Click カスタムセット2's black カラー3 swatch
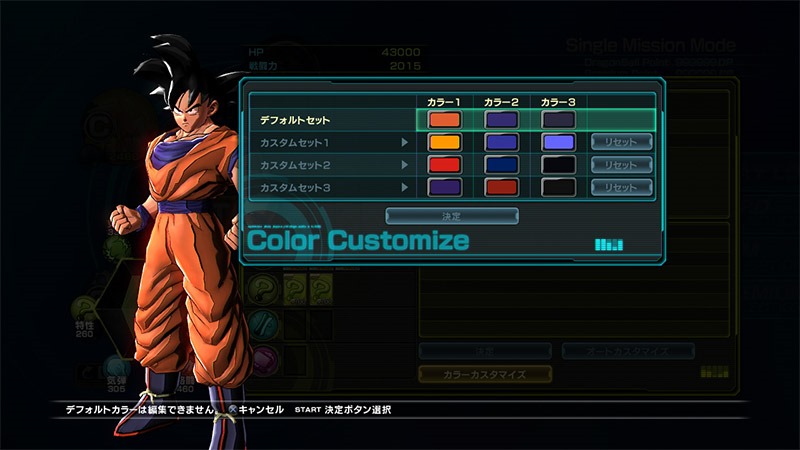800x450 pixels. [x=558, y=165]
